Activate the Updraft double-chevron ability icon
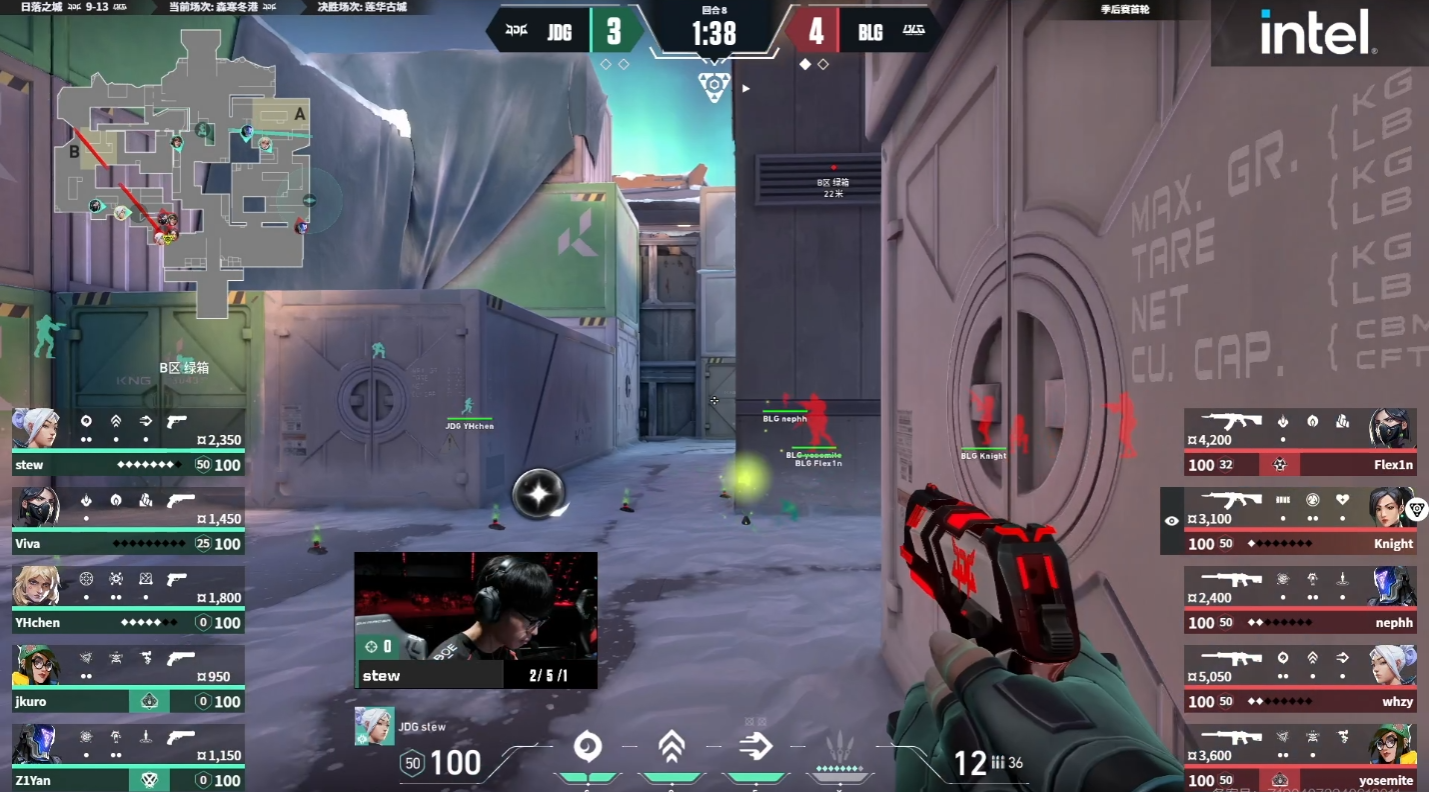1429x792 pixels. click(x=671, y=746)
